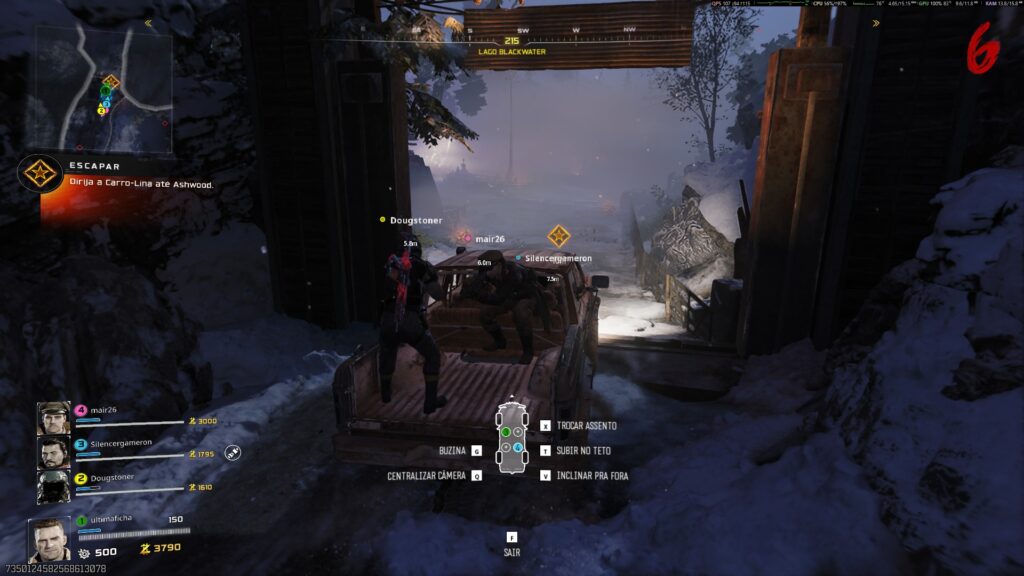Pick Dougstoner's helmeted portrait
The width and height of the screenshot is (1024, 576).
point(54,487)
